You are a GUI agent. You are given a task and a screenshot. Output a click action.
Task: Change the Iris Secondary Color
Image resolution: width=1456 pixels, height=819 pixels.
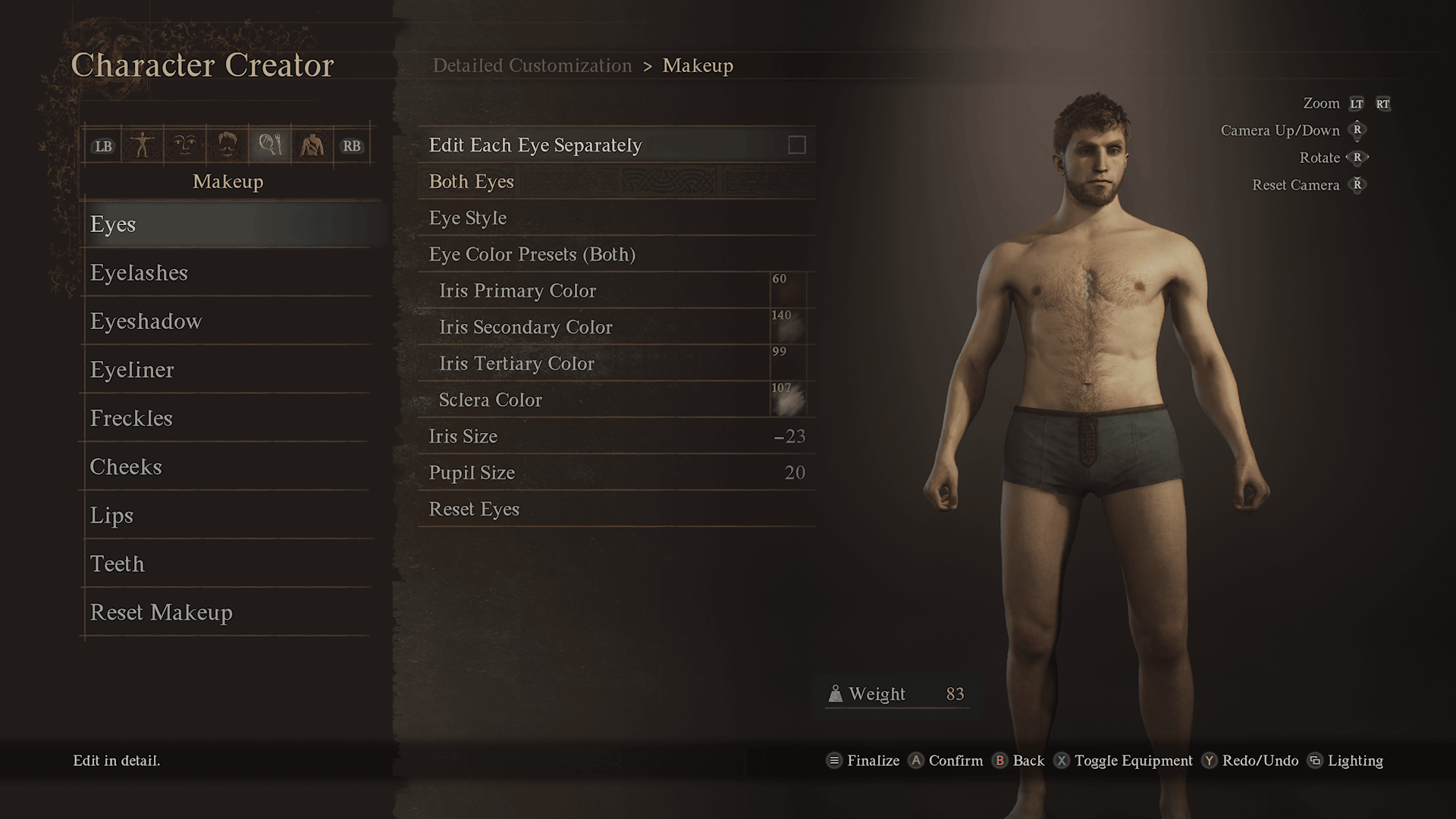pos(788,328)
